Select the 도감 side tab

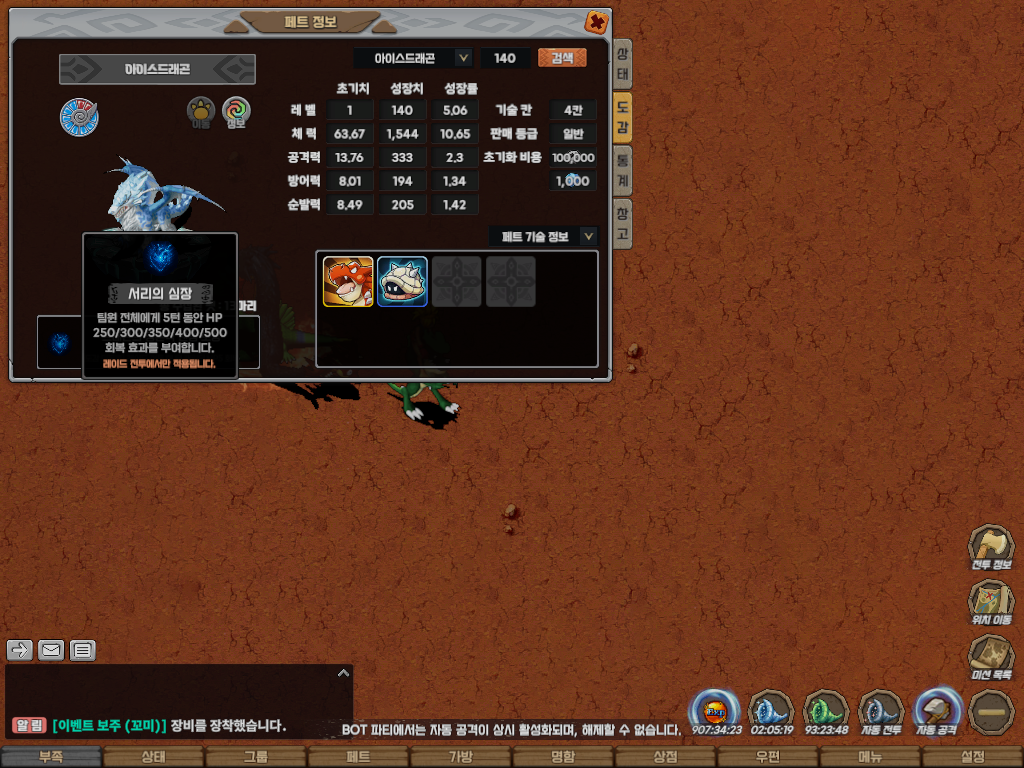coord(622,117)
